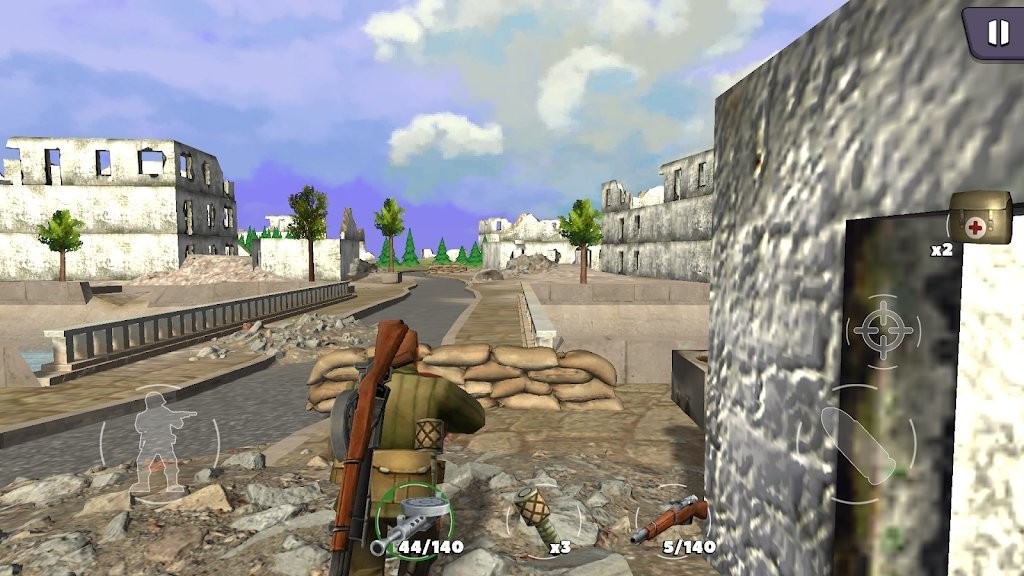Fire using the bullet button

click(x=856, y=445)
